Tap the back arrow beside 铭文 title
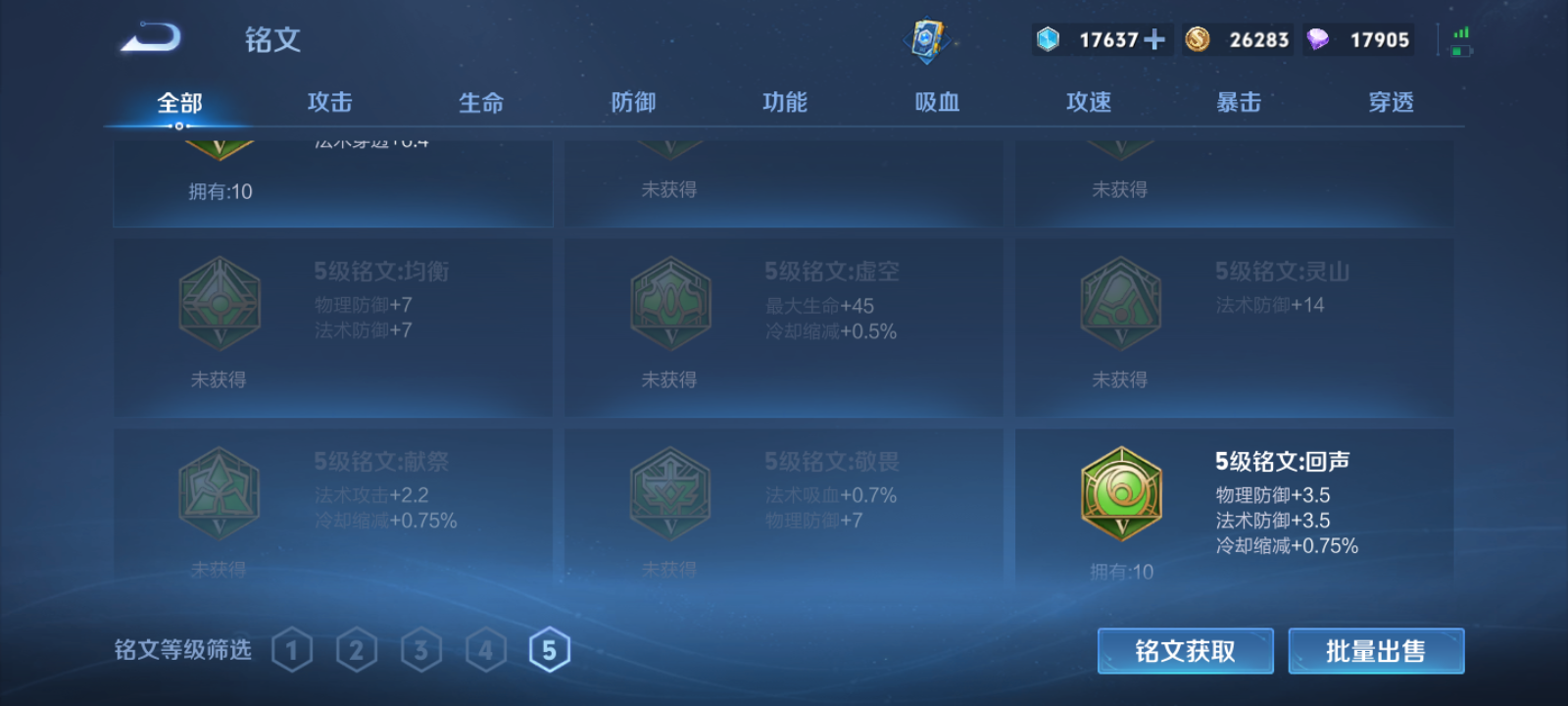 (x=154, y=37)
